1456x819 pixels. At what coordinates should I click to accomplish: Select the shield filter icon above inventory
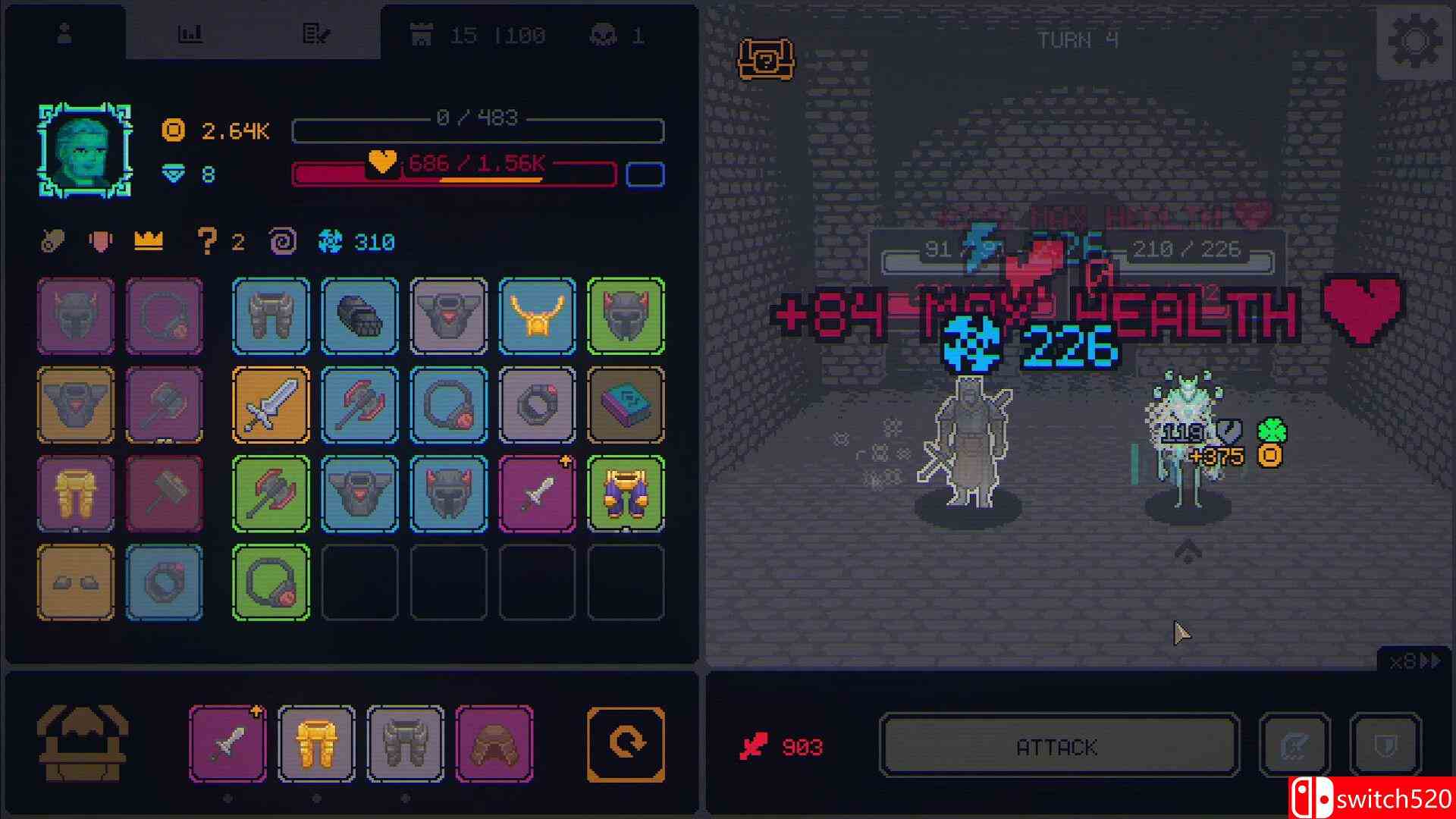(x=99, y=241)
